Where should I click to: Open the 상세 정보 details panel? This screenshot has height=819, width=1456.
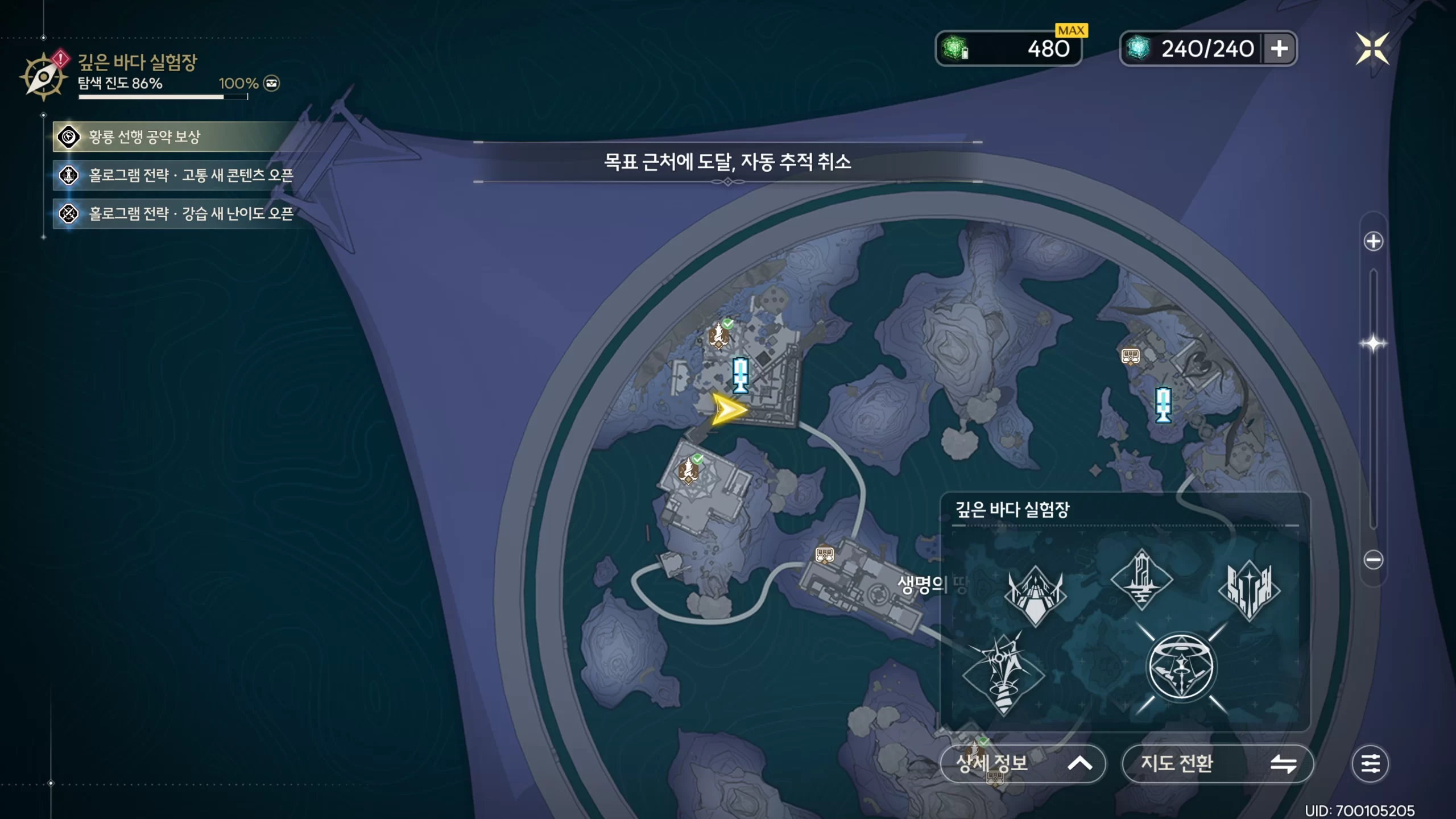pyautogui.click(x=1023, y=763)
